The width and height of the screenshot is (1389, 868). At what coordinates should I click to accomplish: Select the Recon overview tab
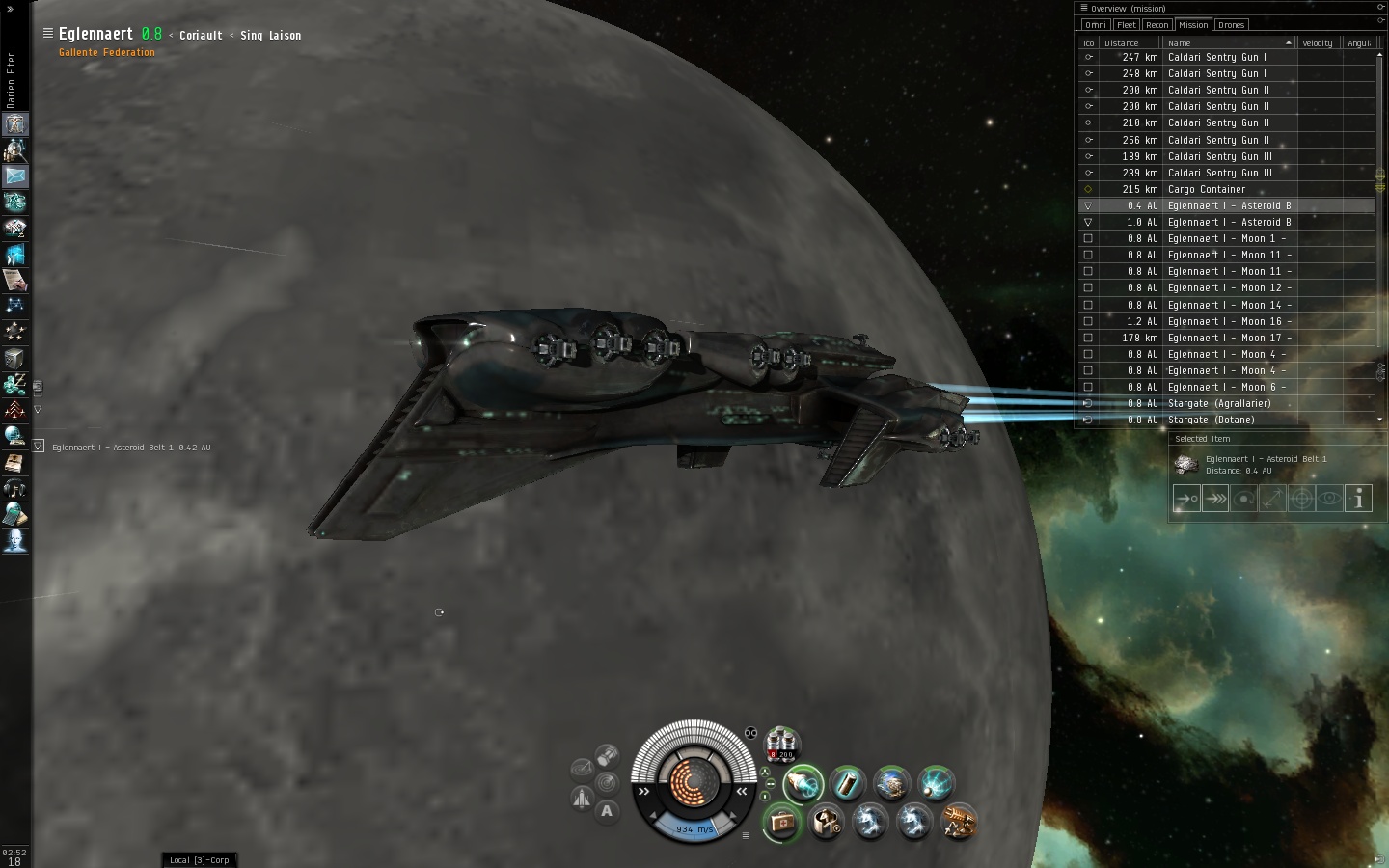click(1157, 25)
